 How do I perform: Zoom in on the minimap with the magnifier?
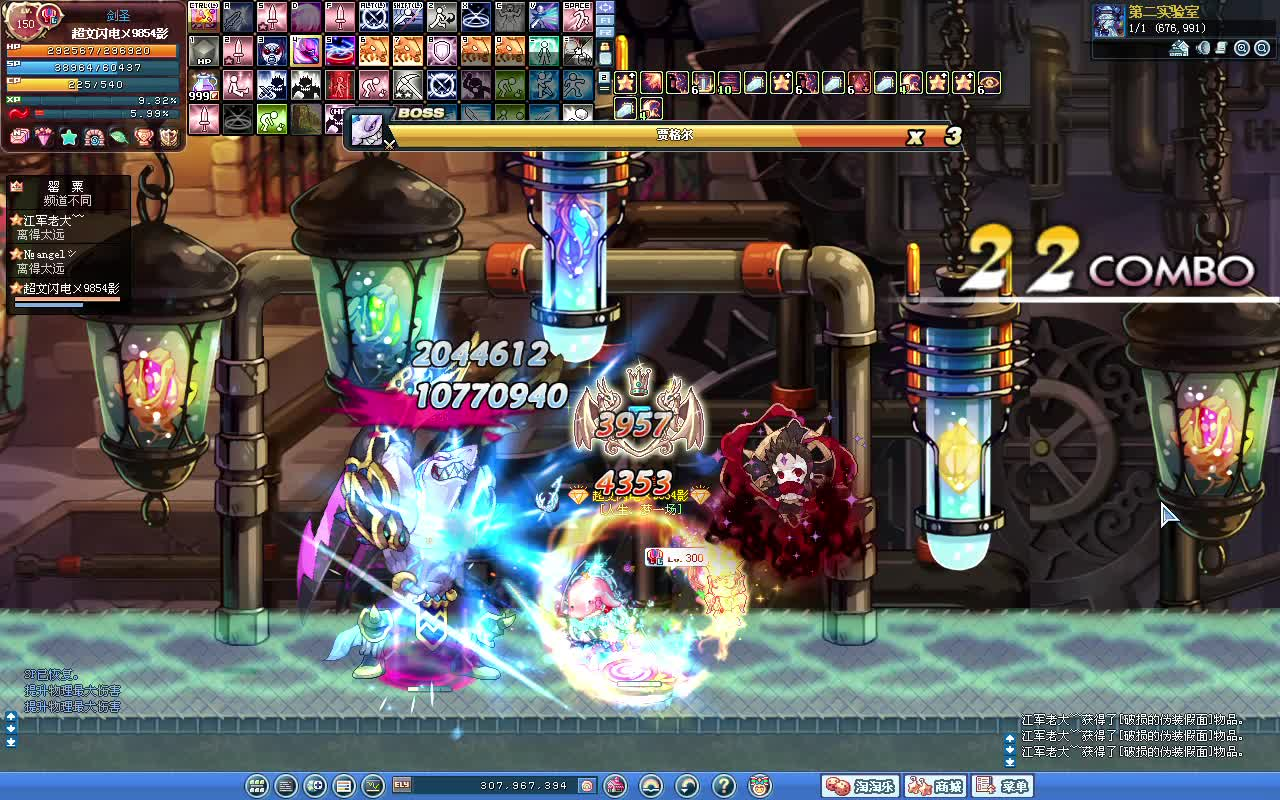pos(1241,48)
